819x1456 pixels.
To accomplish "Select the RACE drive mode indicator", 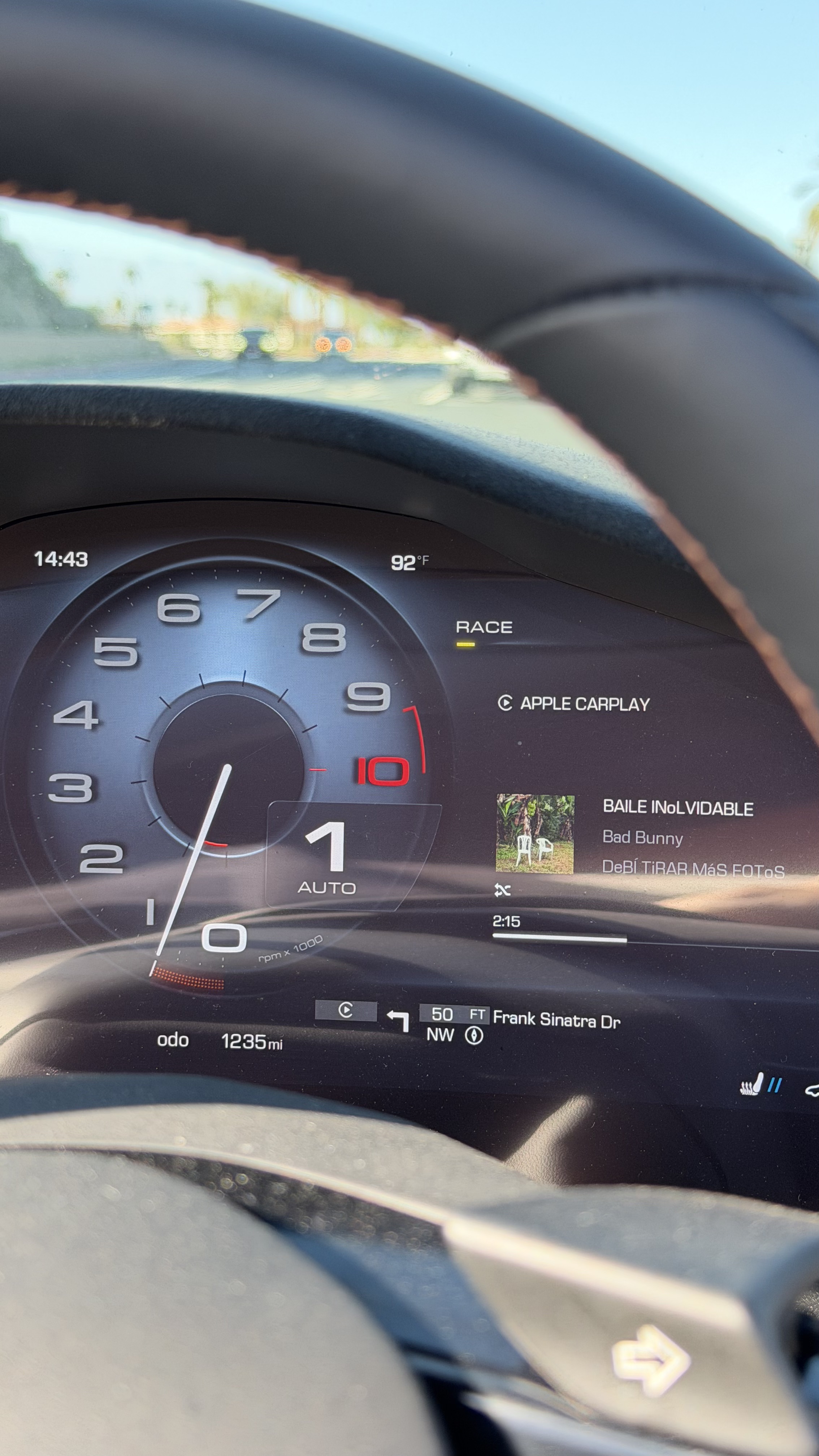I will point(484,627).
